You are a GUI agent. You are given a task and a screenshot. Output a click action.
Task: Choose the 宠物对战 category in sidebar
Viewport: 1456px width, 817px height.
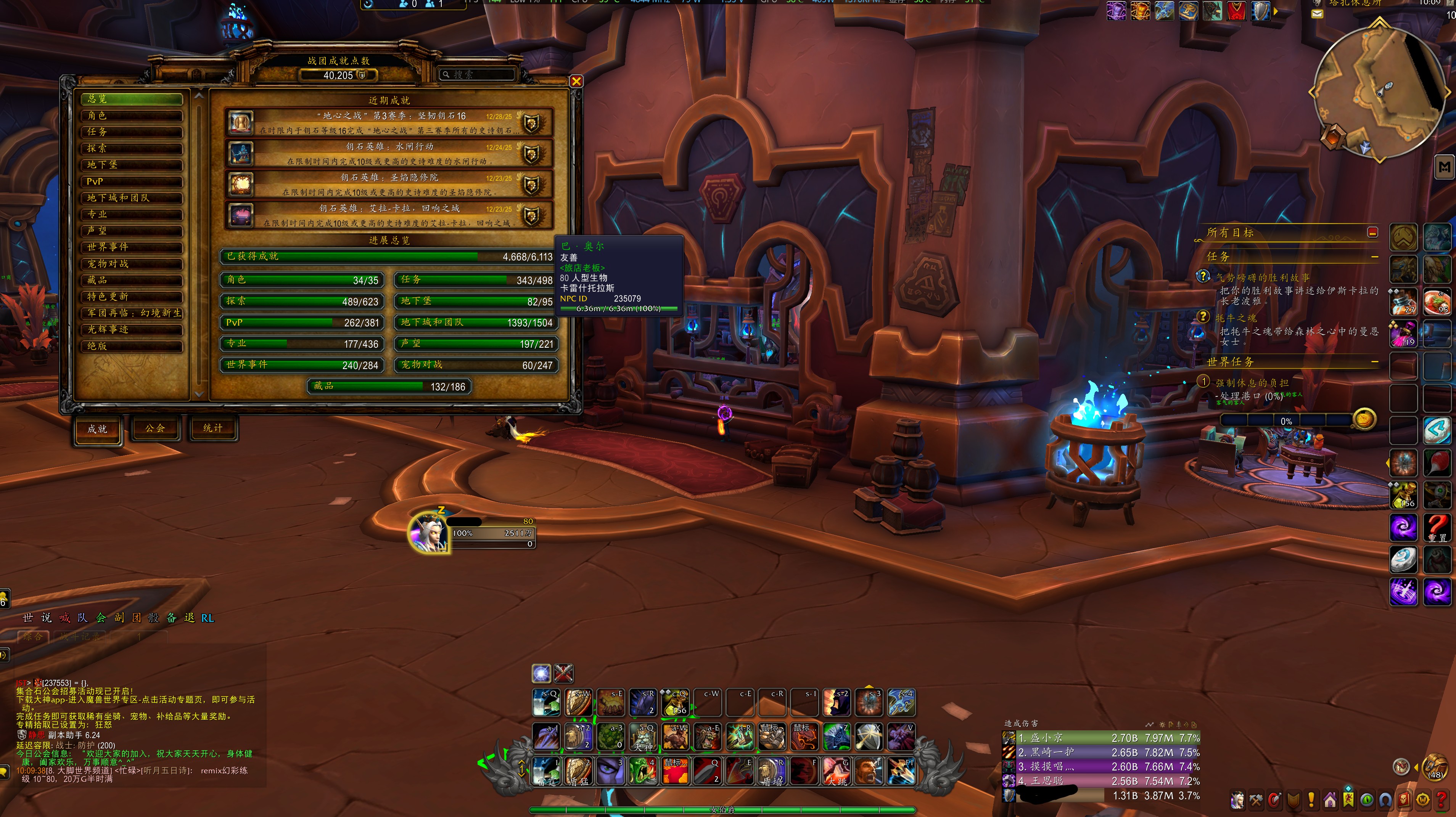[132, 264]
